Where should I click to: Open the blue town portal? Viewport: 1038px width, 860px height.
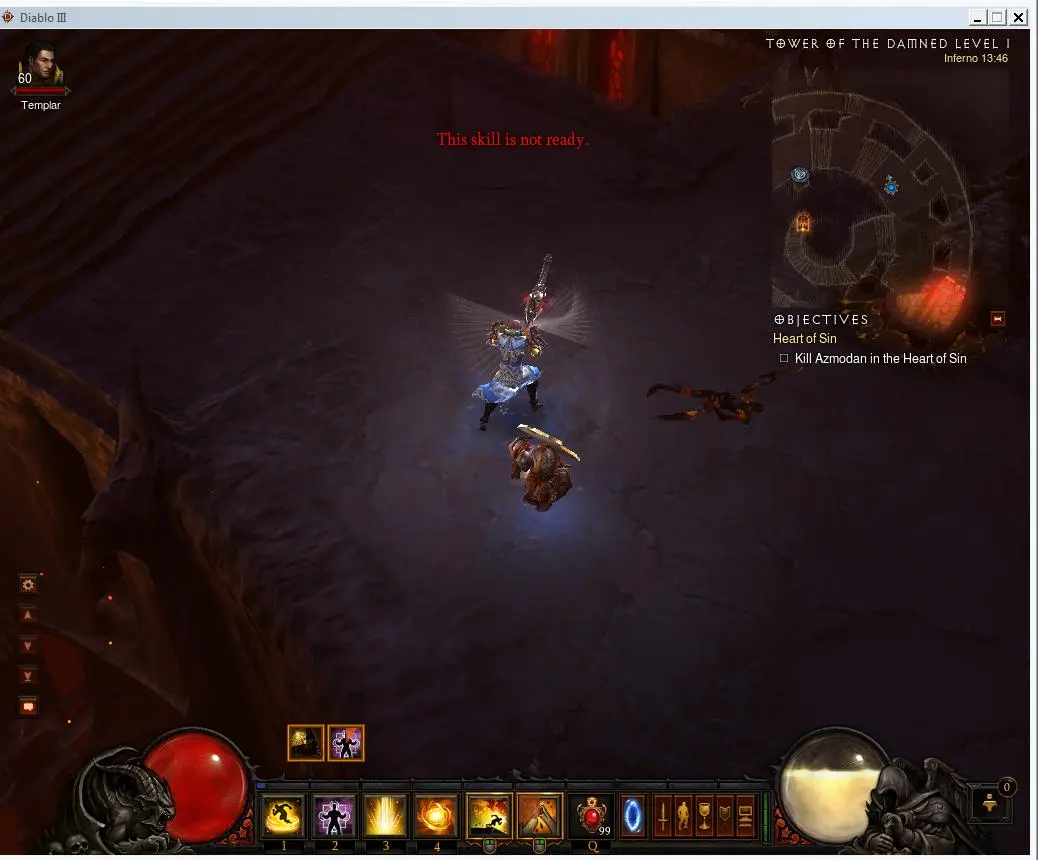tap(634, 816)
